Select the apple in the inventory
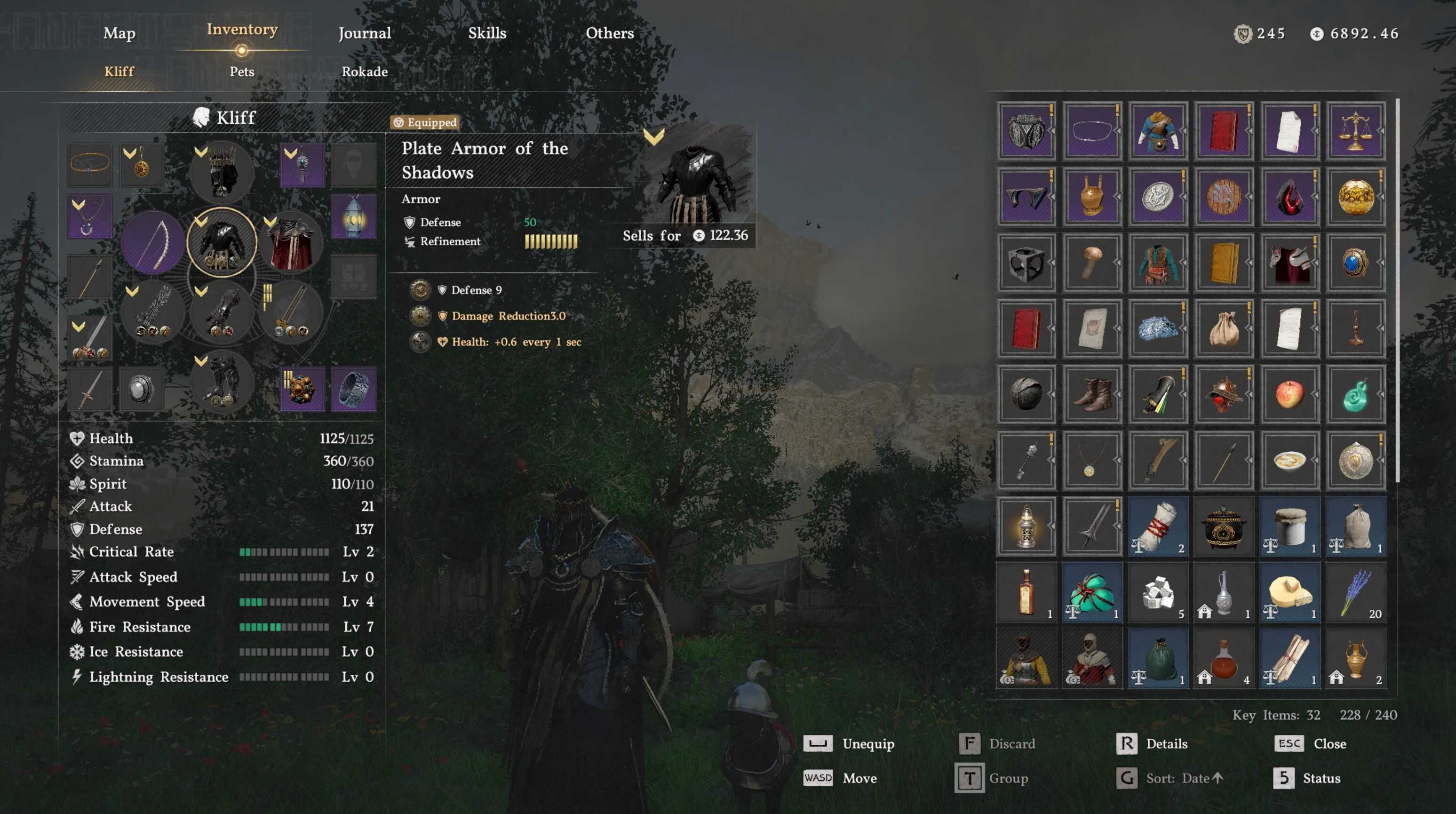Image resolution: width=1456 pixels, height=814 pixels. click(x=1290, y=394)
